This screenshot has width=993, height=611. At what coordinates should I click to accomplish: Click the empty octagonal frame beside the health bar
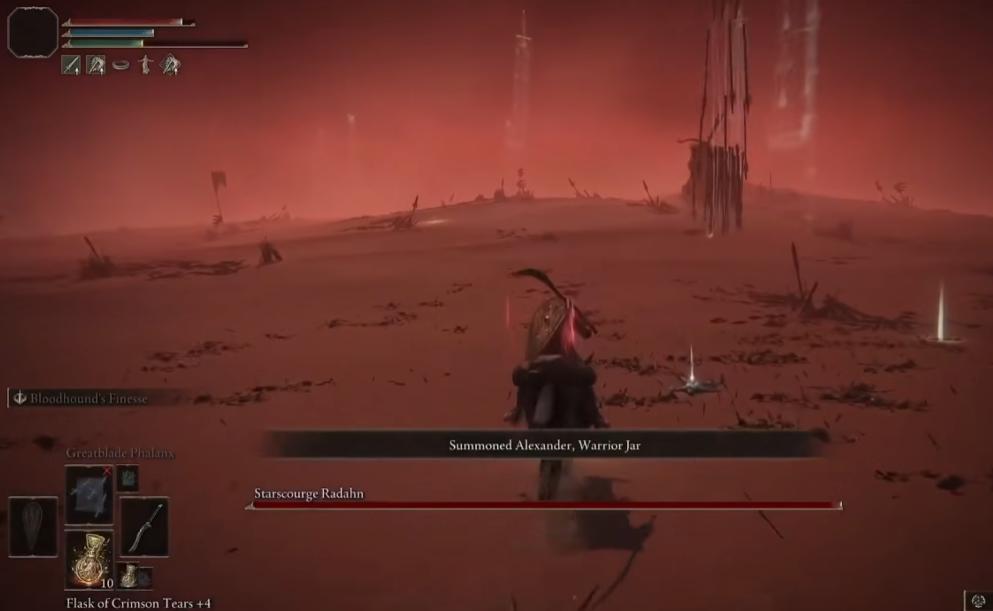point(32,32)
